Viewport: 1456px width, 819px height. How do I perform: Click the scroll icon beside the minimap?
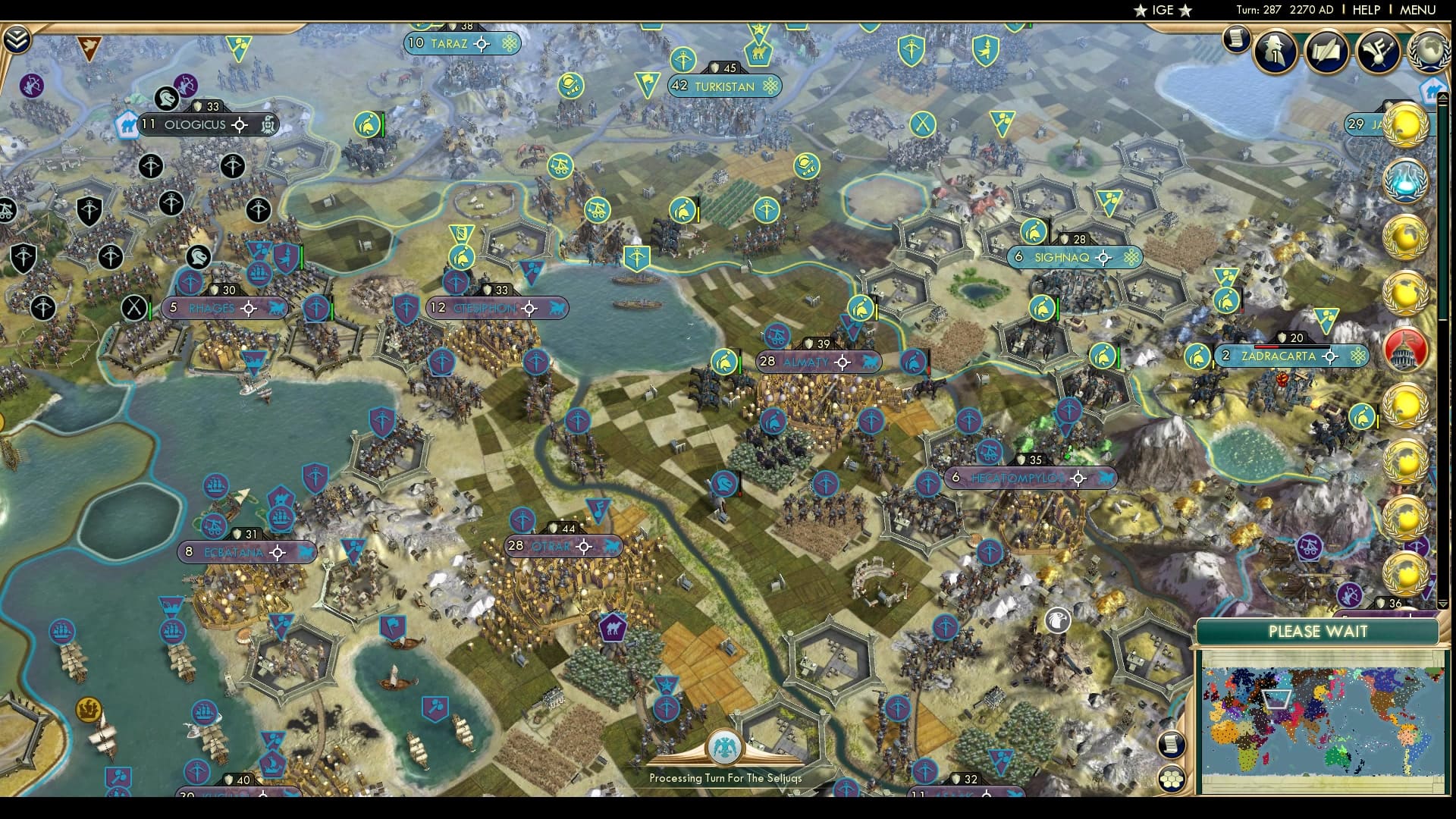pyautogui.click(x=1172, y=745)
